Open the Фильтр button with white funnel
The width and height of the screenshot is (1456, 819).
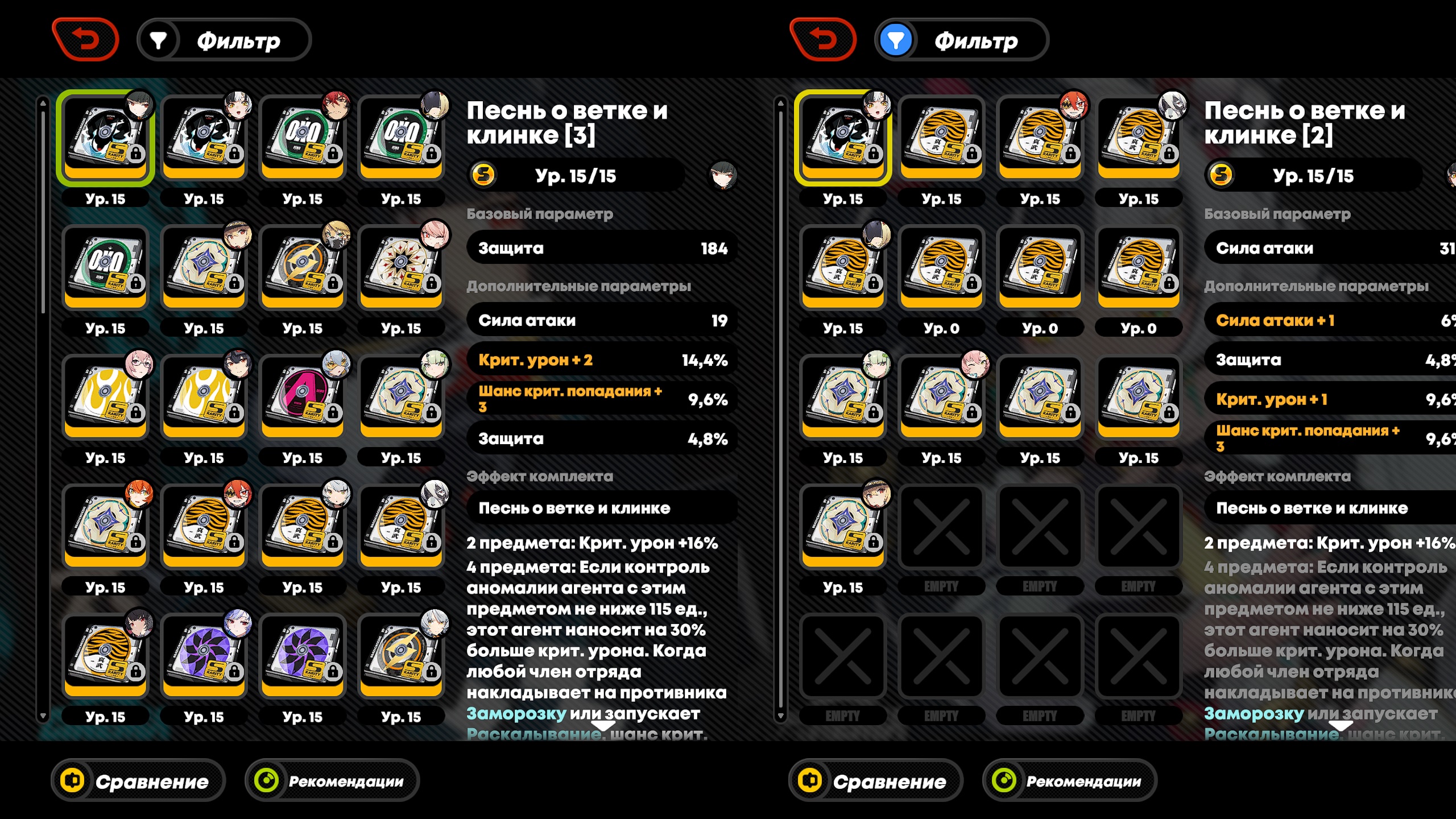[224, 40]
